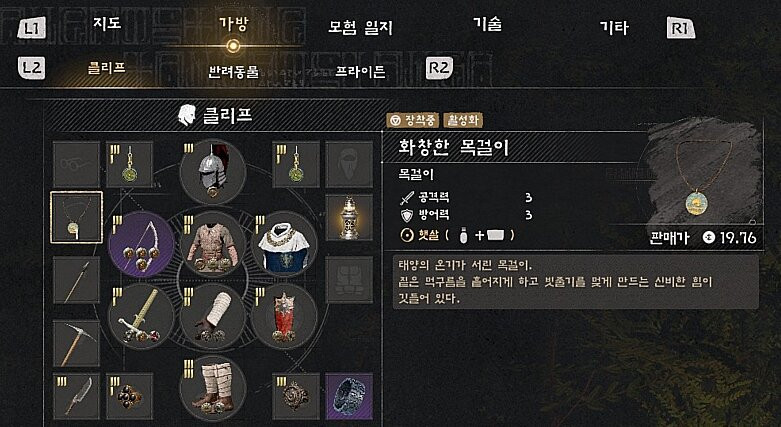Select the plumed helmet slot
Viewport: 781px width, 427px height.
212,171
